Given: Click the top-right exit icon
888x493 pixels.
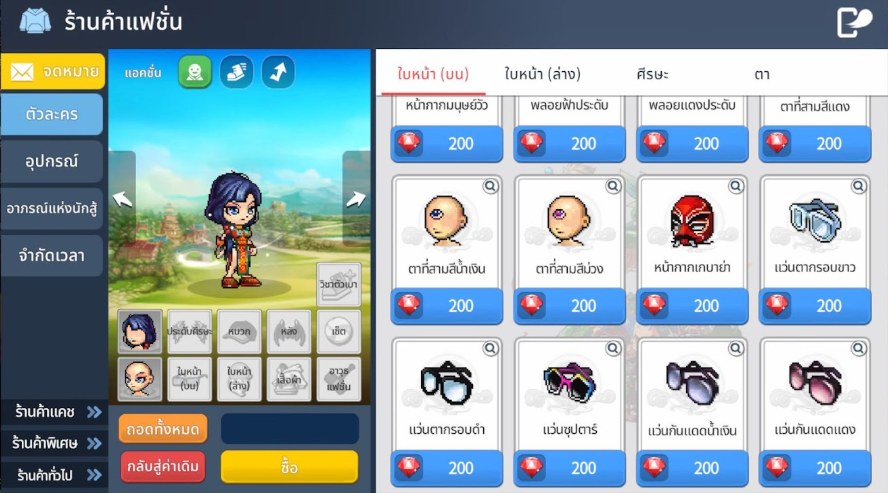Looking at the screenshot, I should (854, 22).
